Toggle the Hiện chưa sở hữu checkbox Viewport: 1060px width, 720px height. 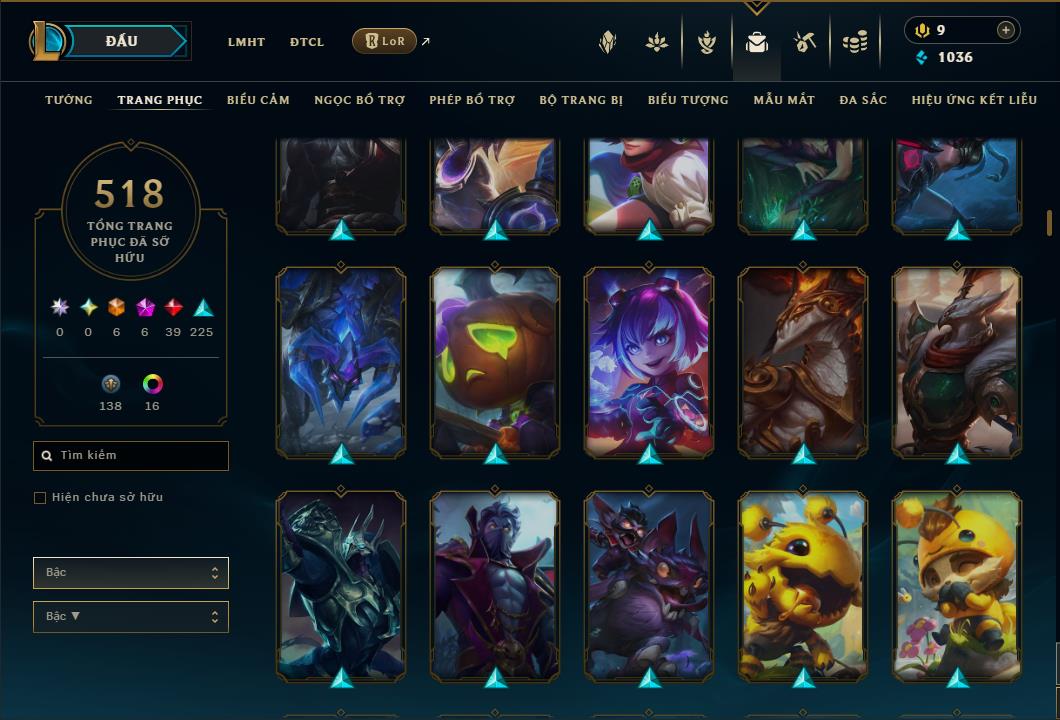pyautogui.click(x=40, y=498)
